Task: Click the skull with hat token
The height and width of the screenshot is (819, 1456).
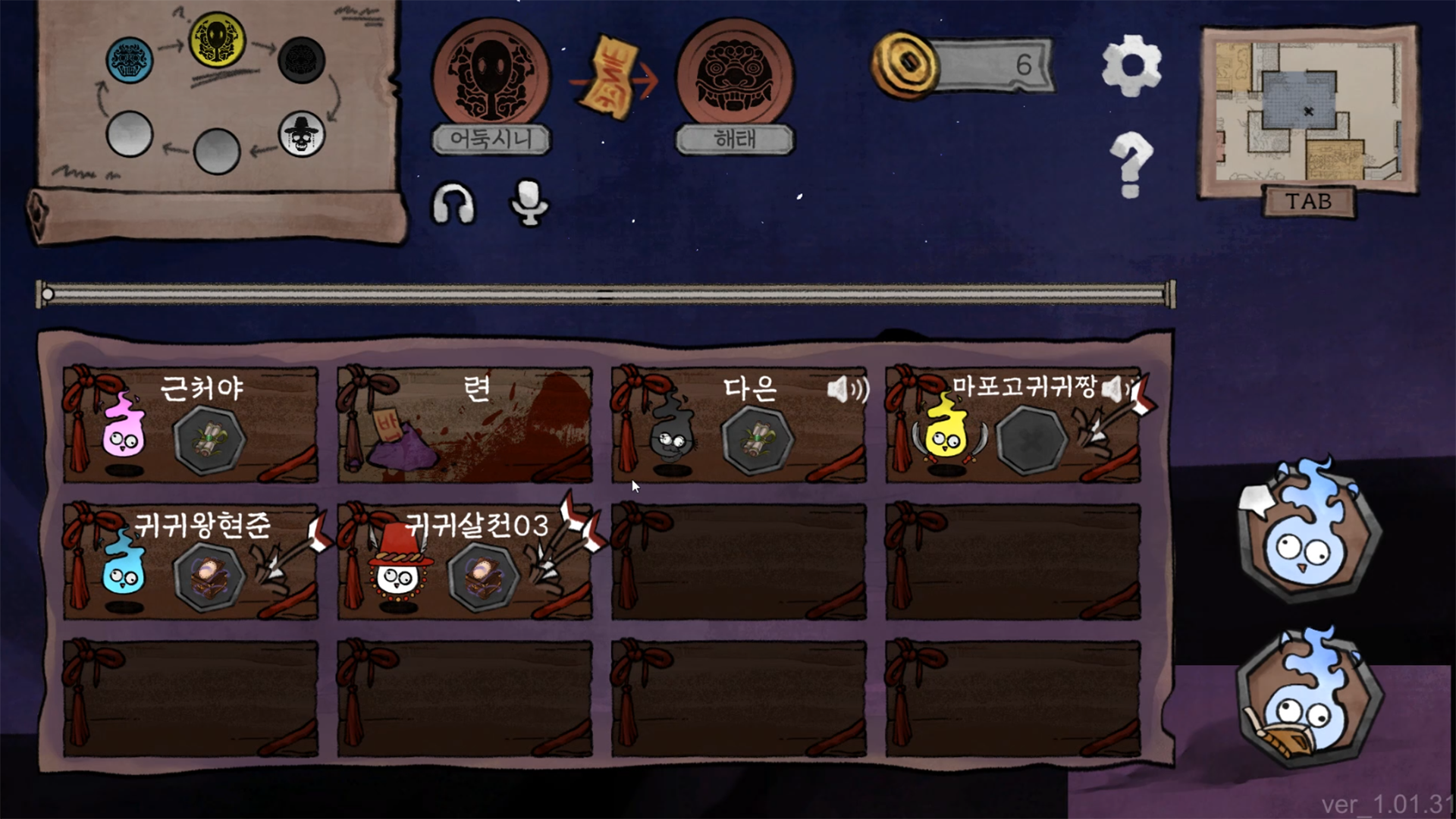Action: (x=302, y=134)
